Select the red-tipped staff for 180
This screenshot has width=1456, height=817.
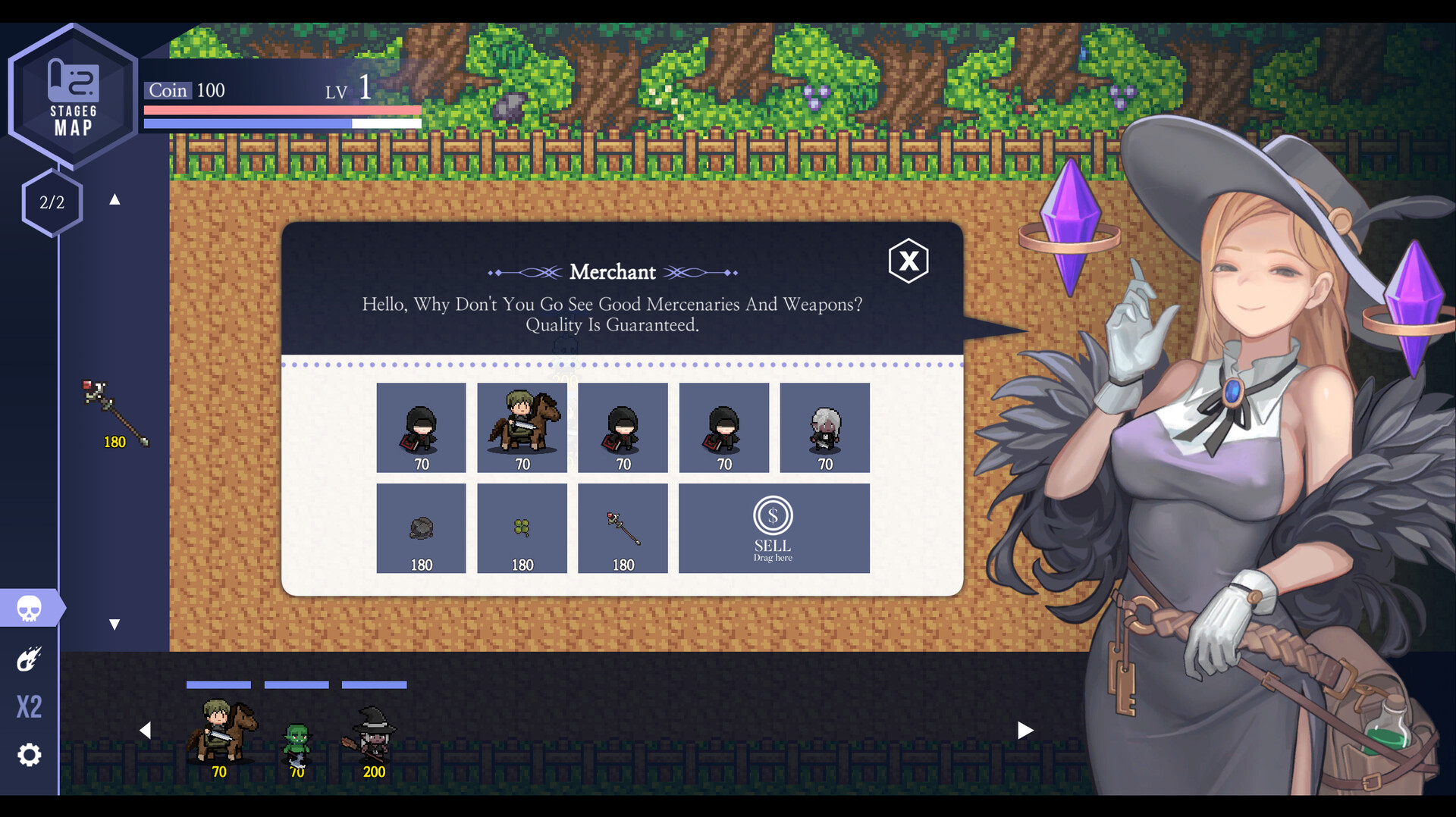623,527
